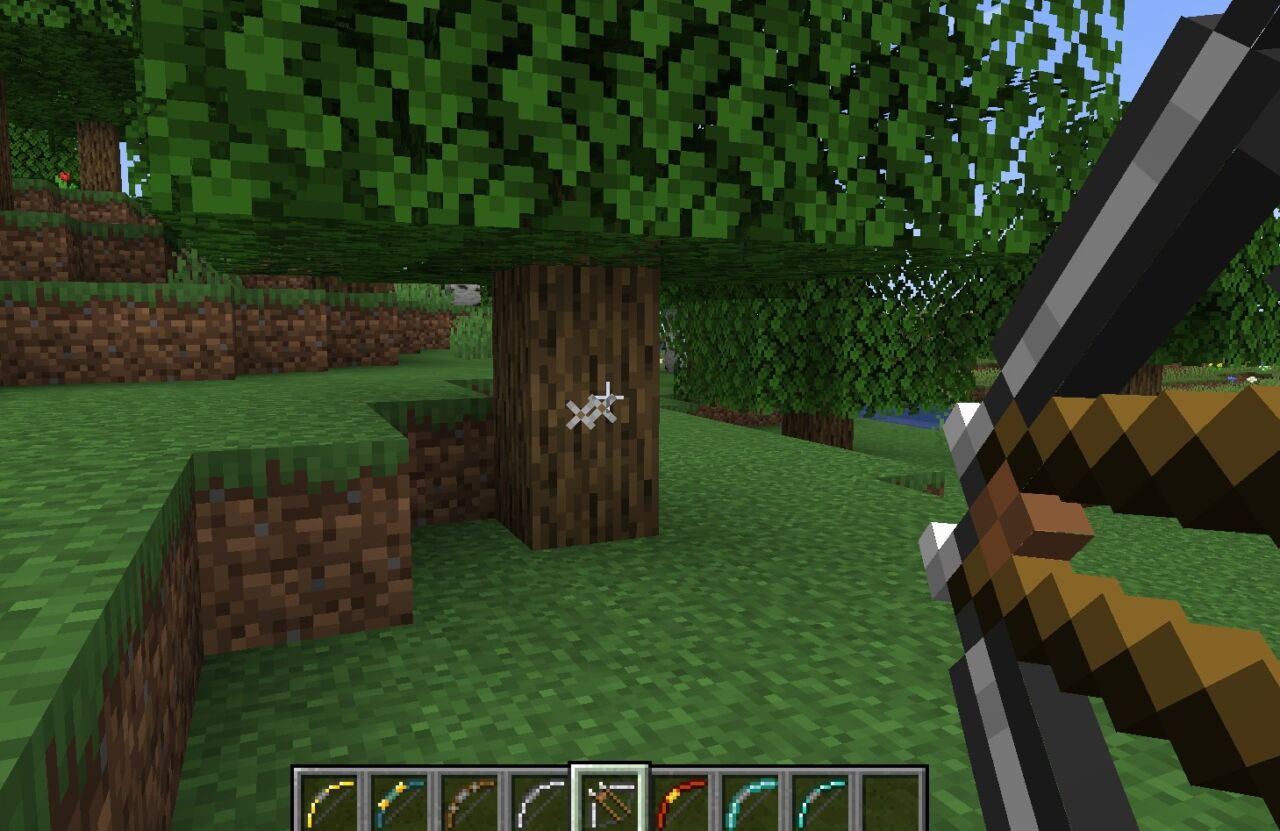Choose the teal bow with gold accents
Viewport: 1280px width, 831px height.
[x=399, y=801]
